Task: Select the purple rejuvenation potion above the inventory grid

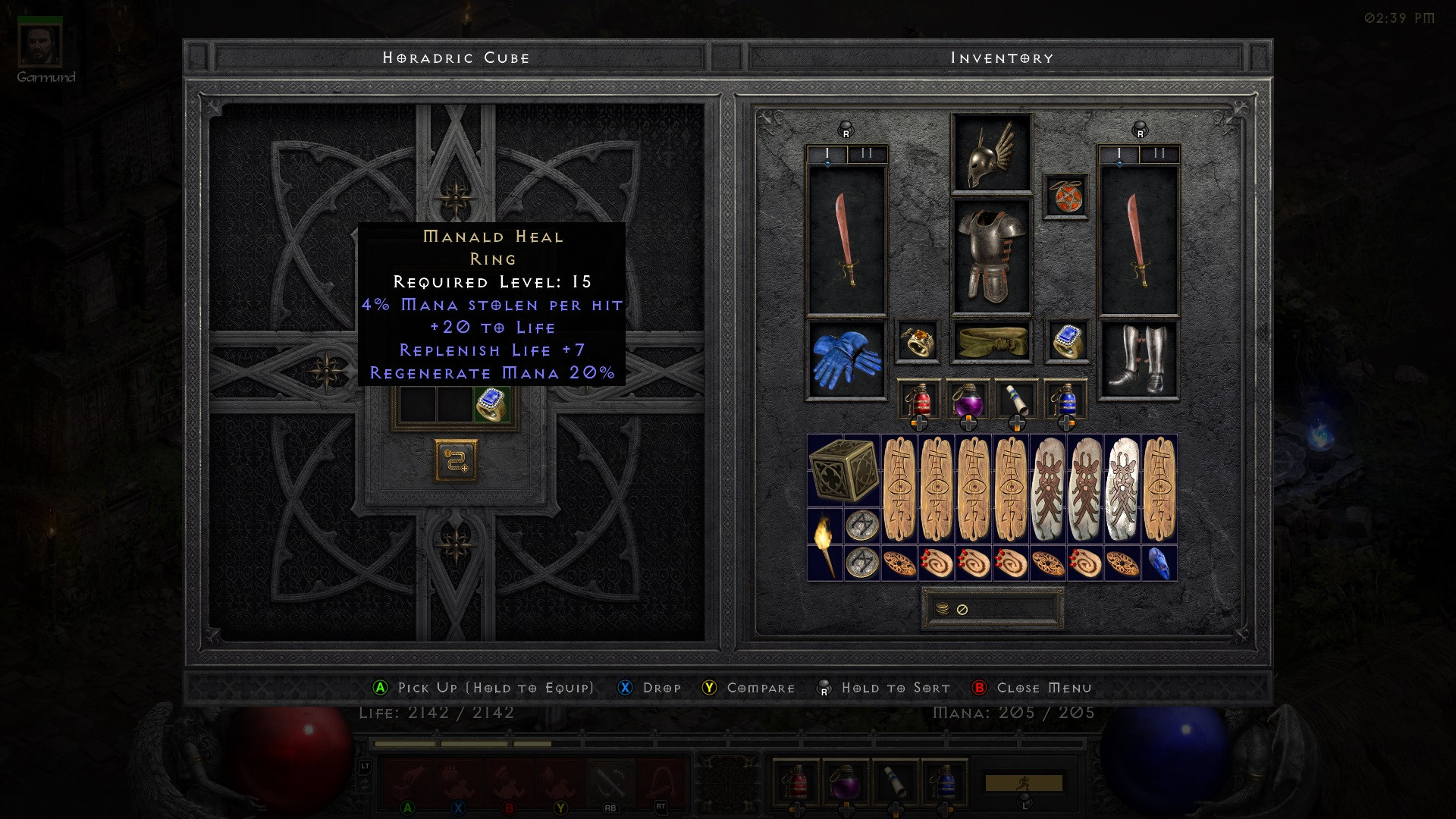Action: click(968, 400)
